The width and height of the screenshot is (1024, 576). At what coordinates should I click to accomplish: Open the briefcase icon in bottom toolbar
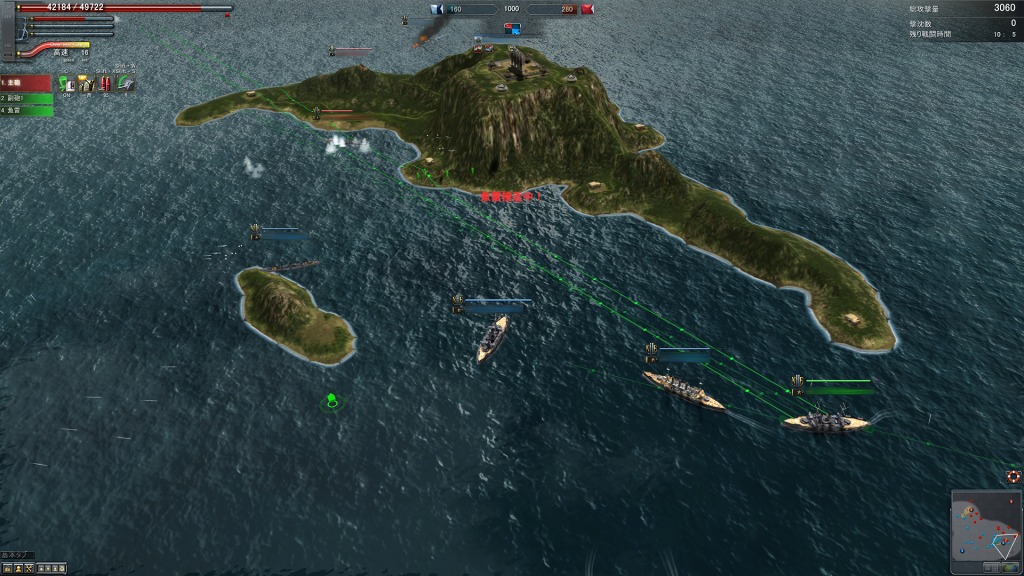(8, 569)
